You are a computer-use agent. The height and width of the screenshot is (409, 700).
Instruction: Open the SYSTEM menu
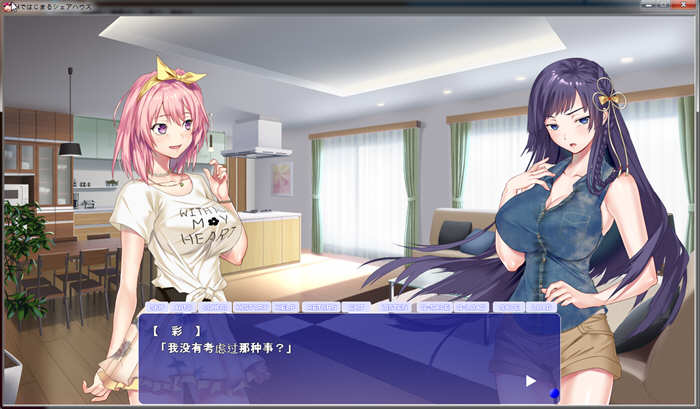pos(394,307)
